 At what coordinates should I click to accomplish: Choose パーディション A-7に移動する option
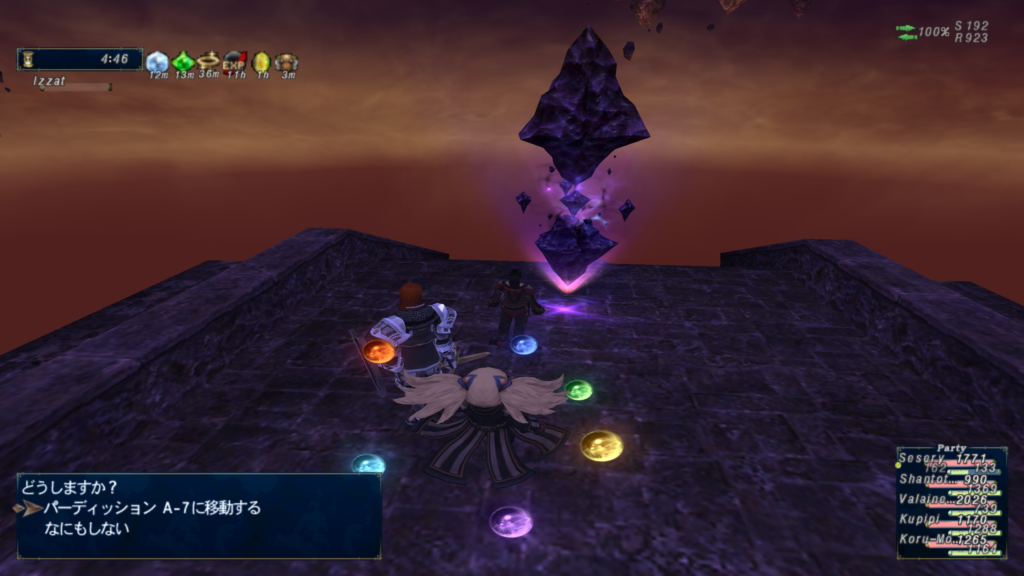(152, 508)
